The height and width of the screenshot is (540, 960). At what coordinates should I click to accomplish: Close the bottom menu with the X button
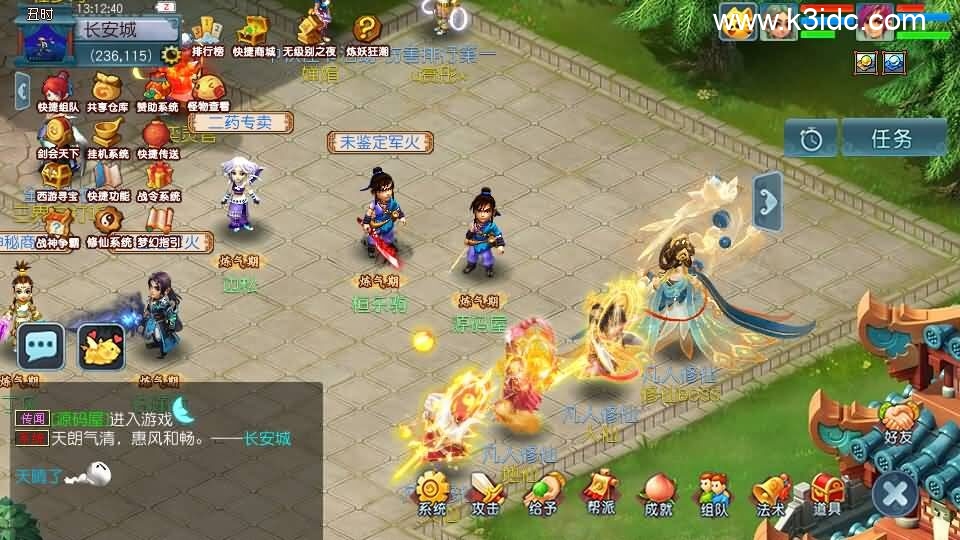pos(895,494)
